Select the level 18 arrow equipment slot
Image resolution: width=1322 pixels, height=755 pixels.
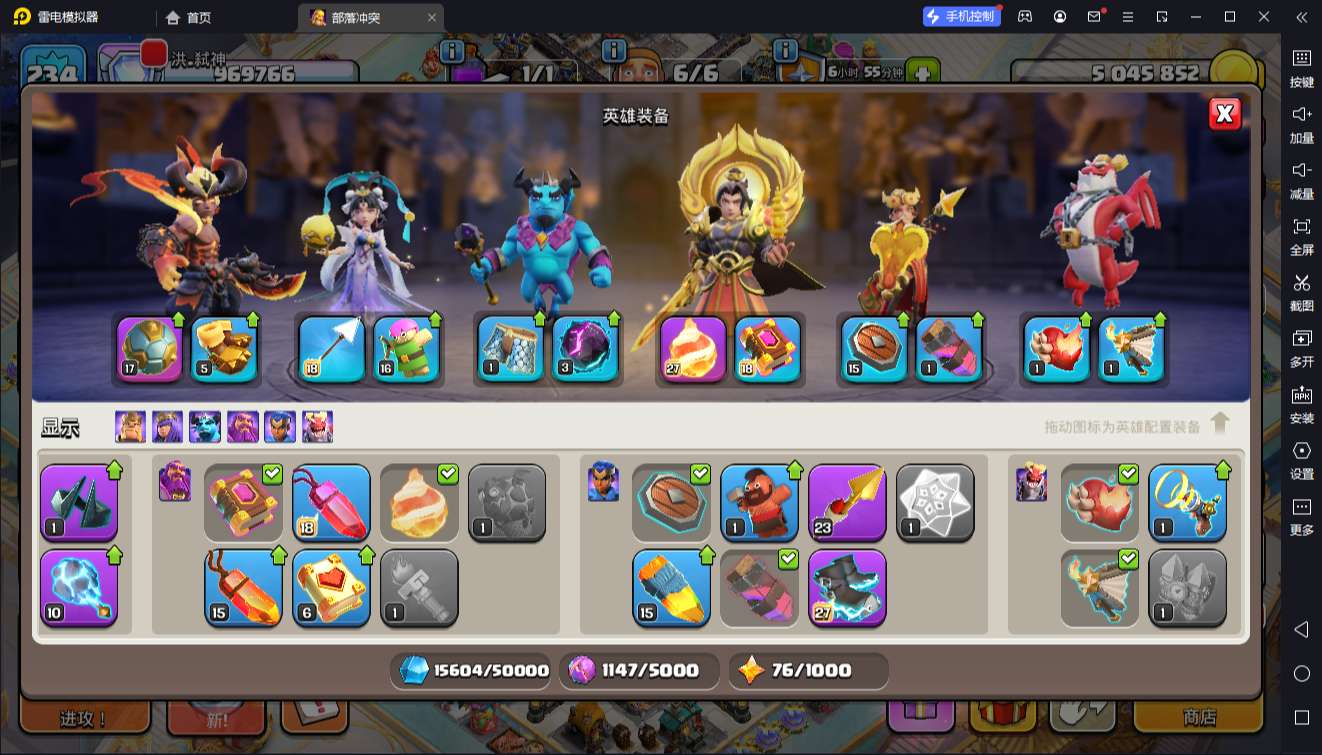click(x=331, y=349)
